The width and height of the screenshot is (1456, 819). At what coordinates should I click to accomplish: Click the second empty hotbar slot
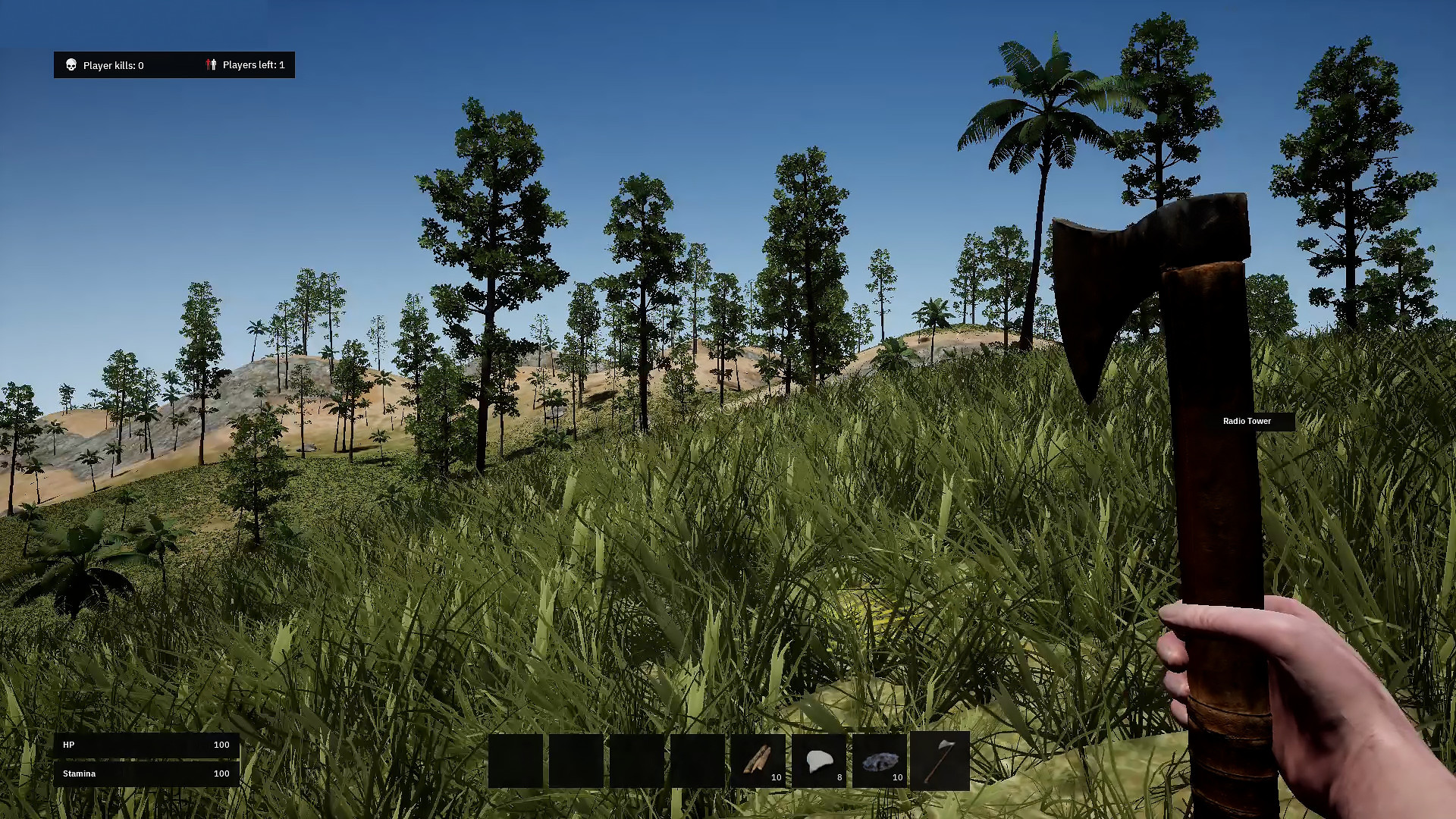point(575,761)
